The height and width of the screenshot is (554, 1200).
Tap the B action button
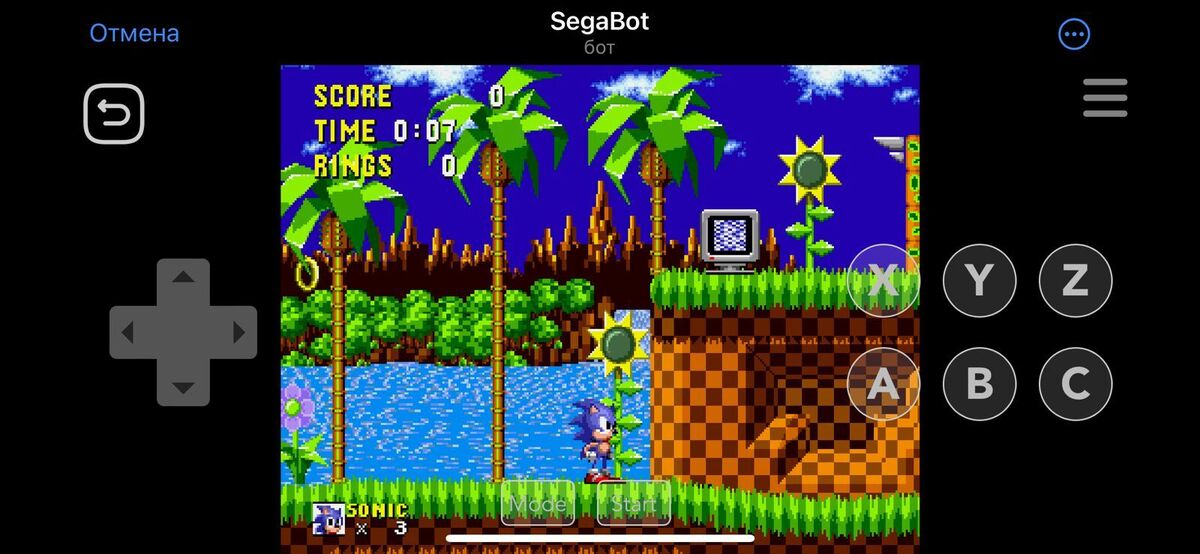pos(979,384)
